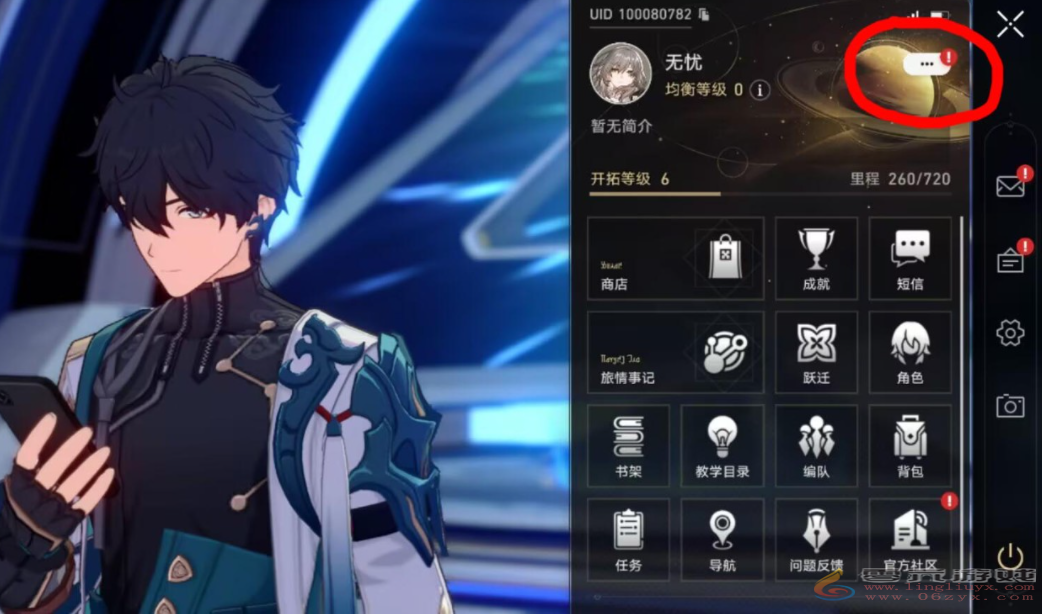This screenshot has height=614, width=1042.
Task: Open the 角色 characters menu
Action: (909, 352)
